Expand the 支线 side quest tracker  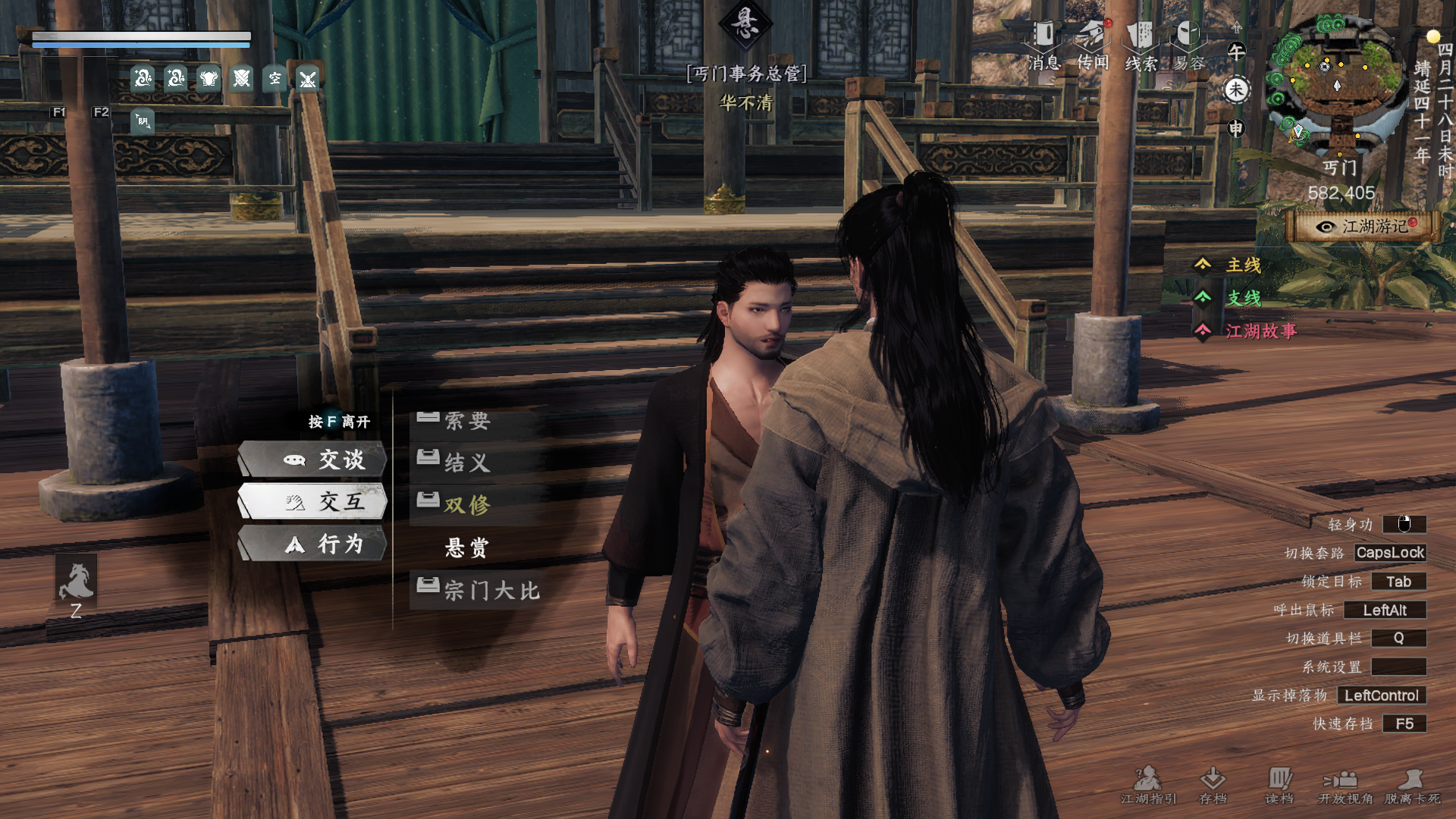click(x=1243, y=298)
